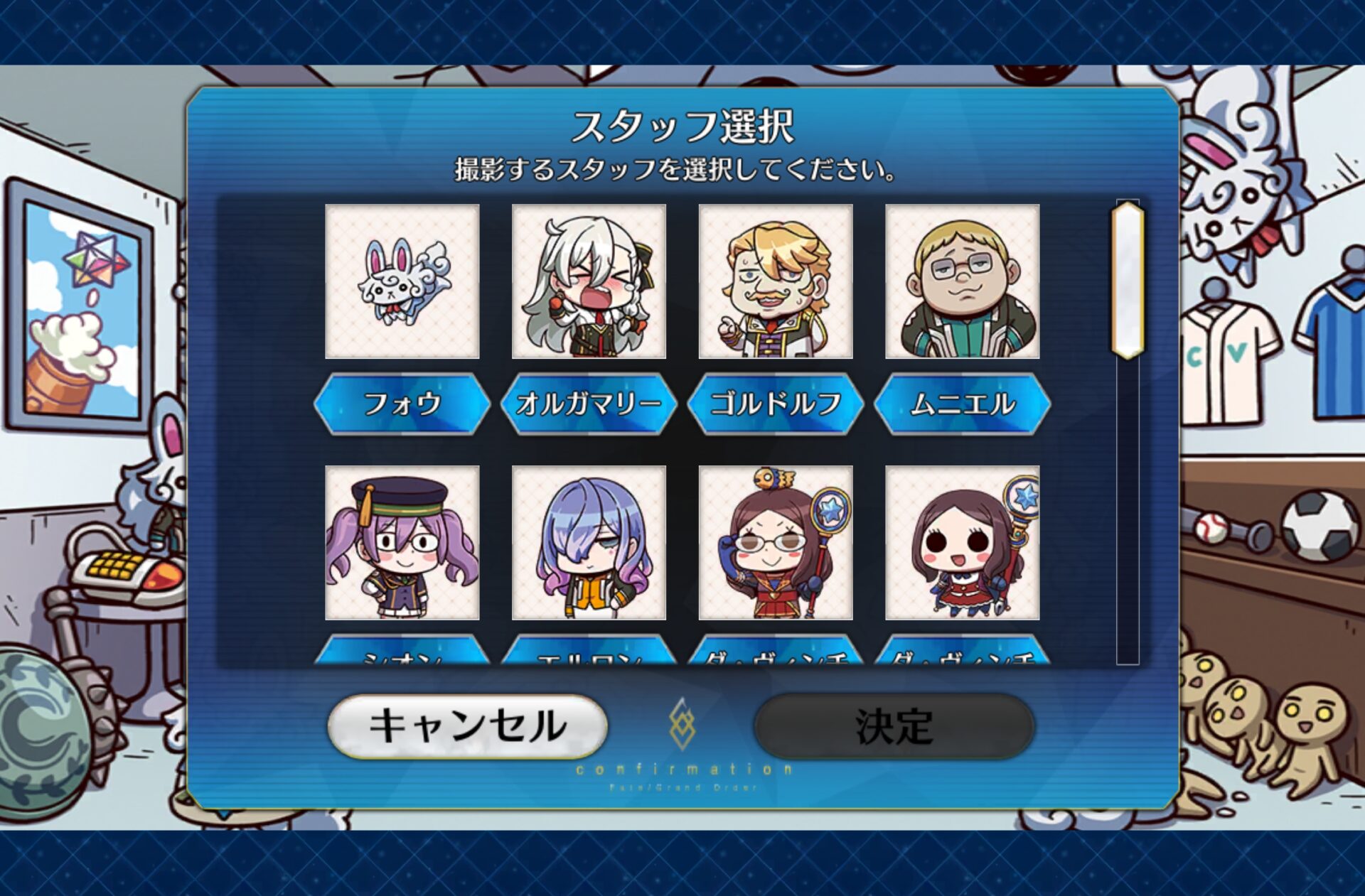The width and height of the screenshot is (1365, 896).
Task: Choose the blue-haired staff portrait
Action: (x=589, y=543)
